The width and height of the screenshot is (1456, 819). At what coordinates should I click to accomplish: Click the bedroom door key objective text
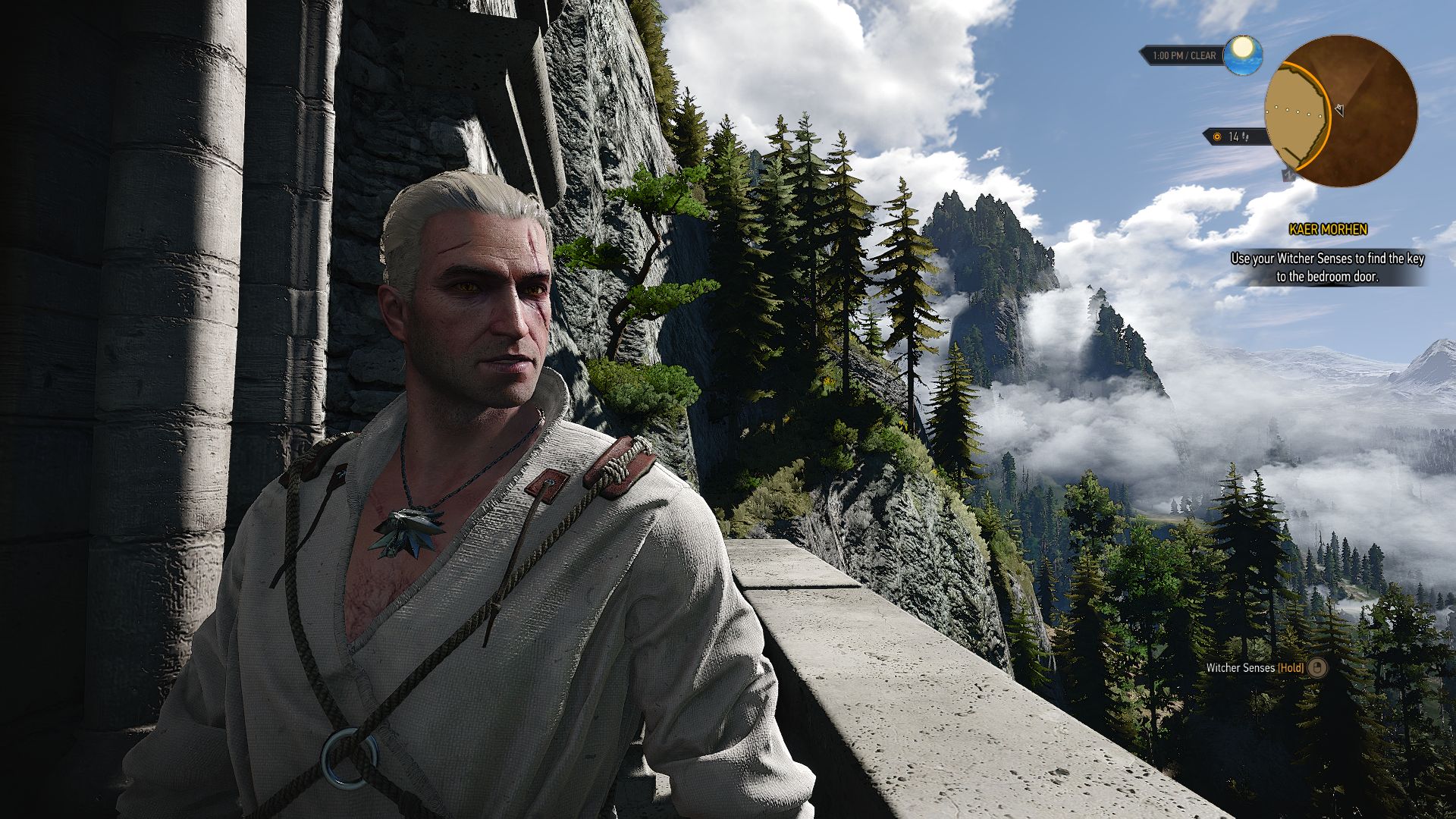[x=1327, y=268]
